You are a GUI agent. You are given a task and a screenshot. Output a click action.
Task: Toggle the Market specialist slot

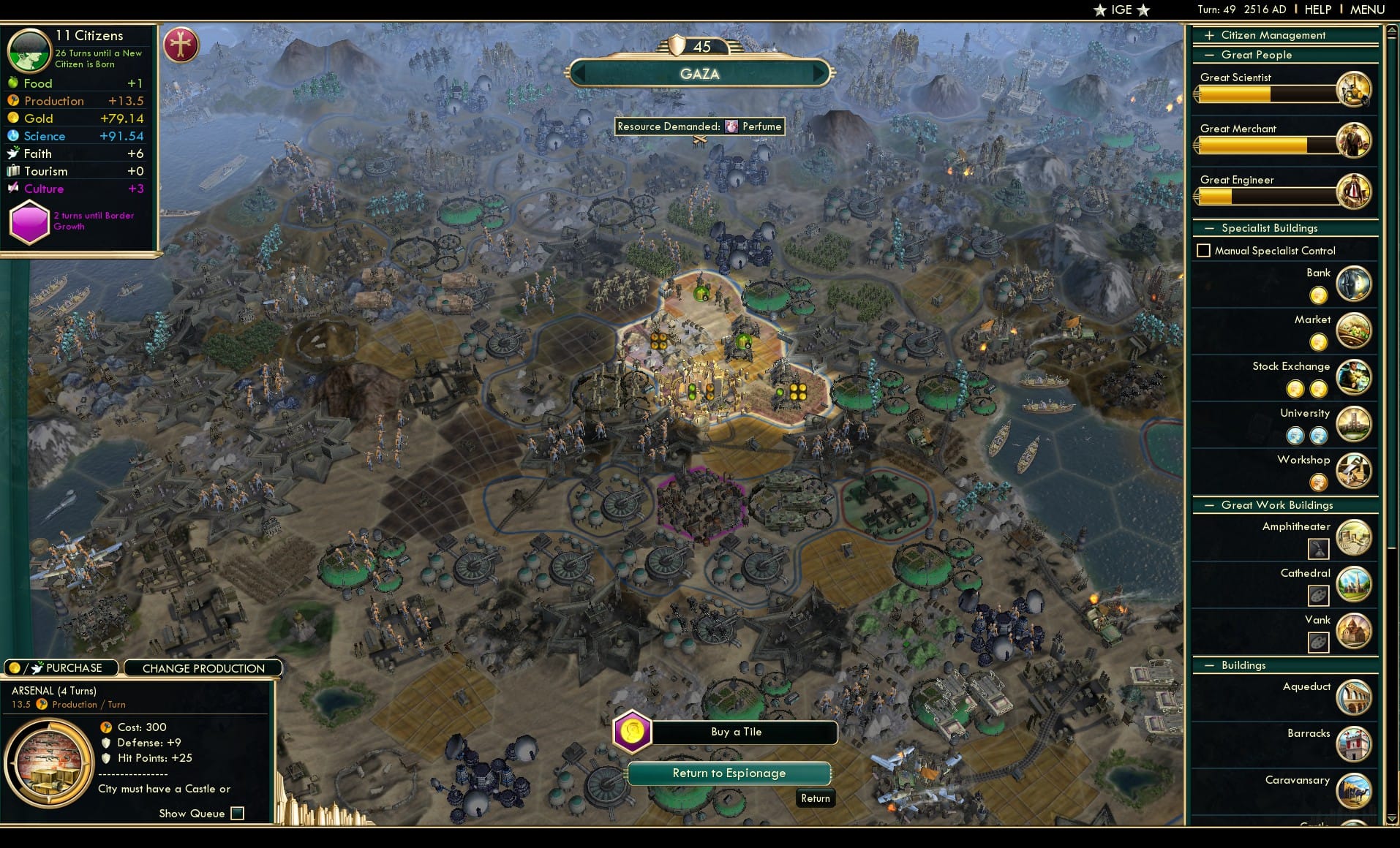tap(1318, 342)
